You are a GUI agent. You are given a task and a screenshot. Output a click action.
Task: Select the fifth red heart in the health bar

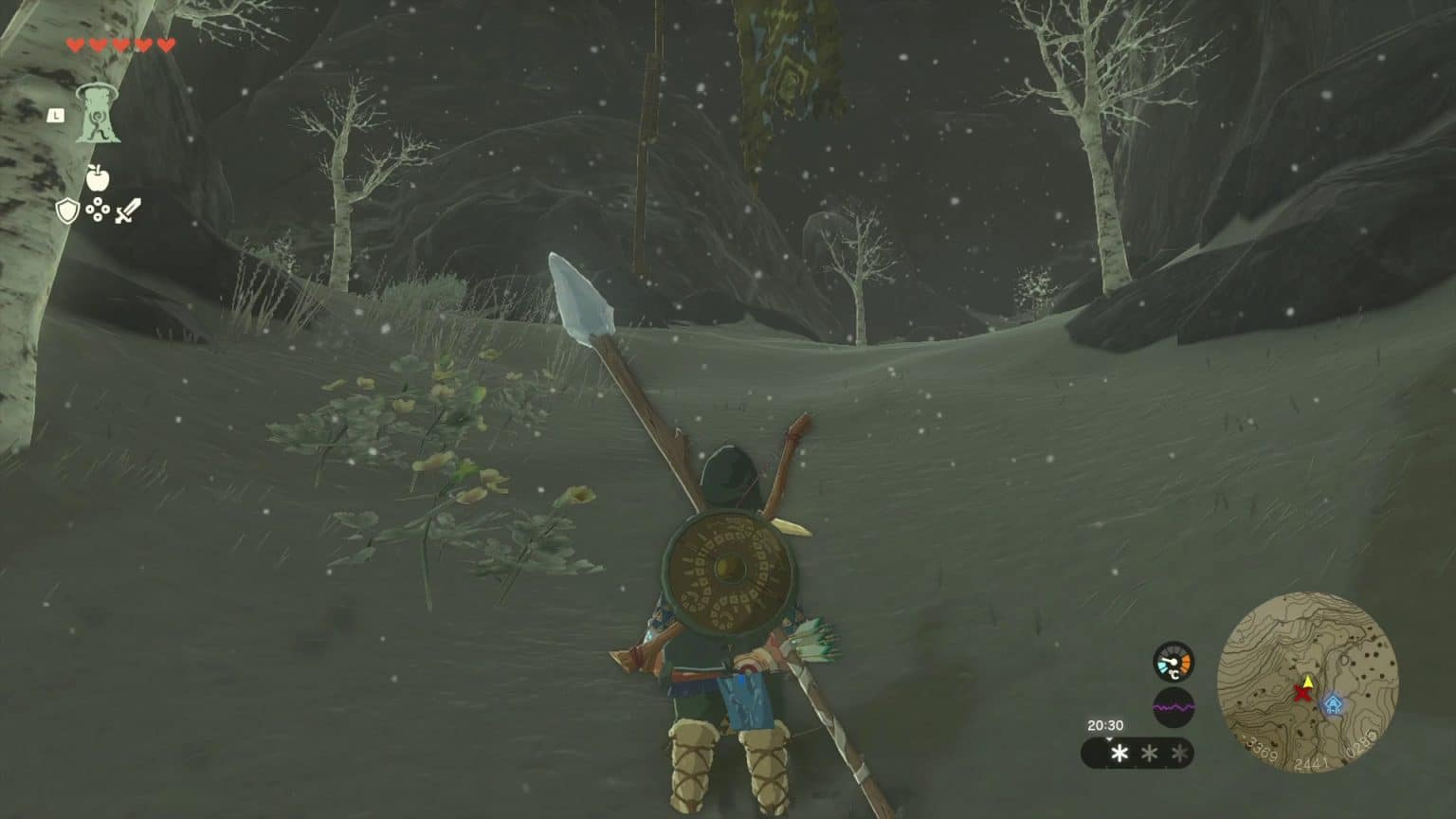click(x=167, y=45)
